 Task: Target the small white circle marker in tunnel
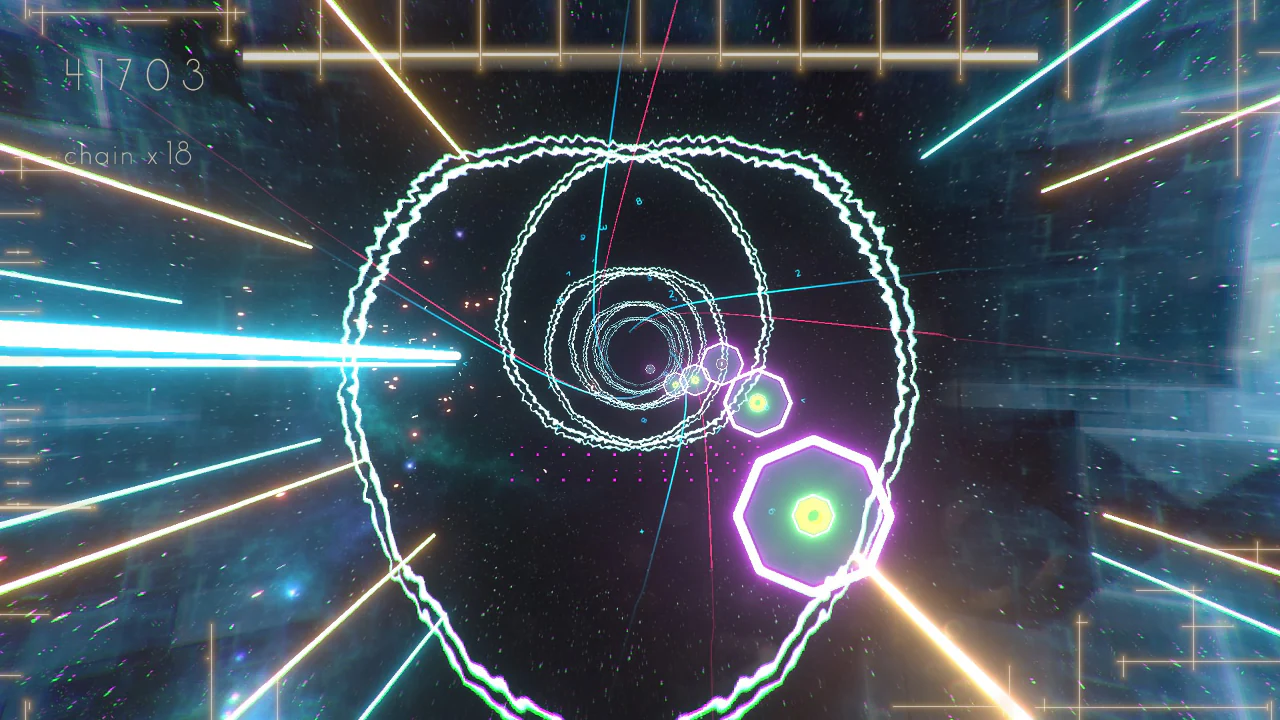(650, 370)
